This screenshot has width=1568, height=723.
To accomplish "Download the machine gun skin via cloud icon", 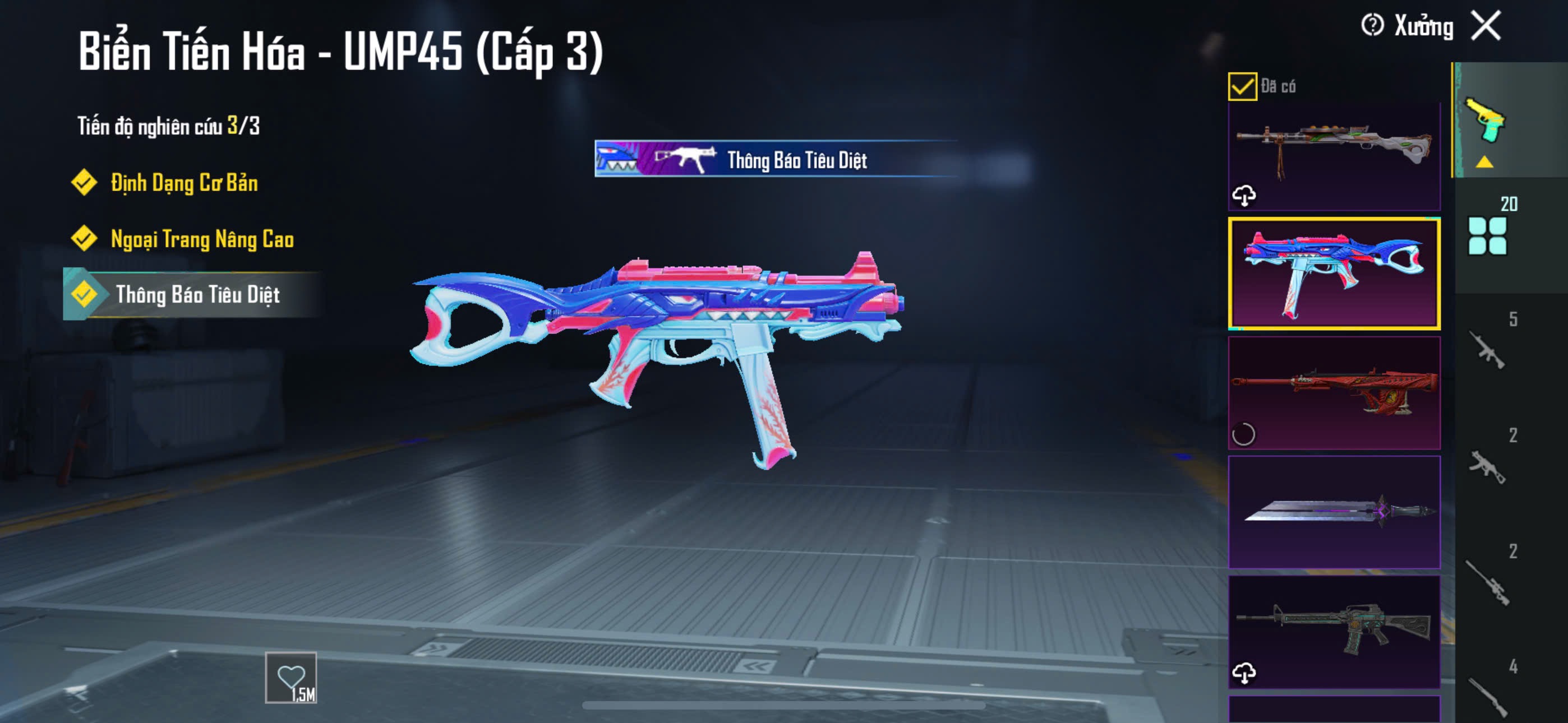I will tap(1243, 196).
